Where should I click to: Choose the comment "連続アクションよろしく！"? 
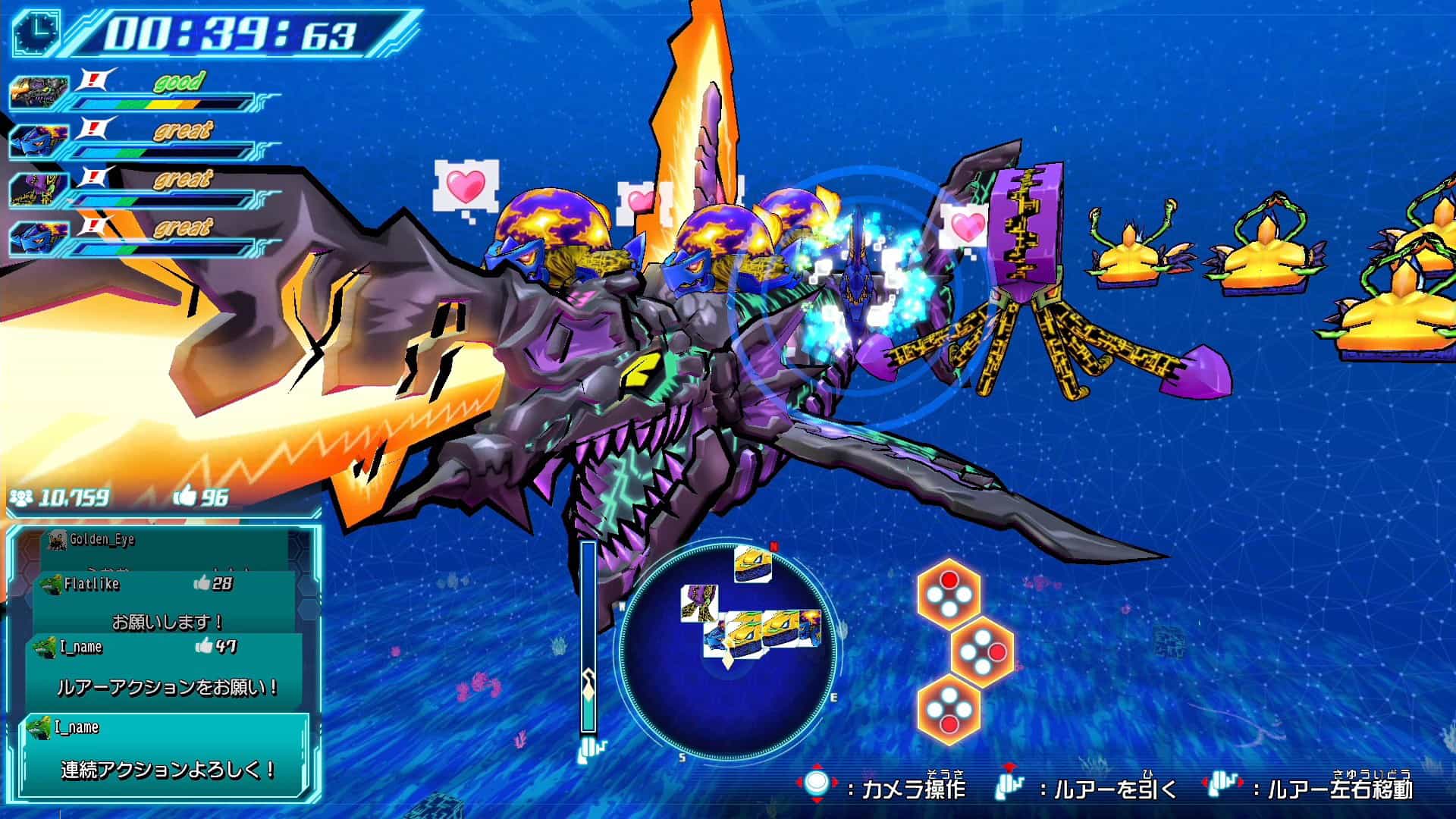165,755
